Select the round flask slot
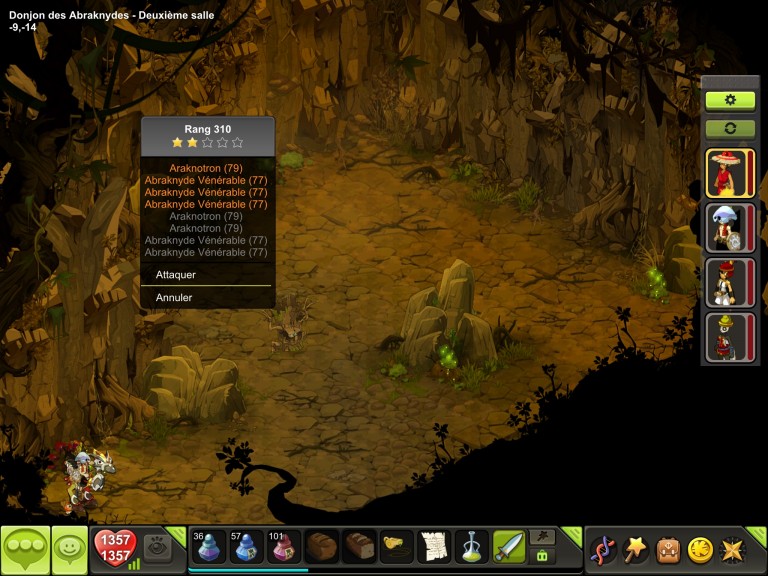This screenshot has width=768, height=576. tap(471, 548)
